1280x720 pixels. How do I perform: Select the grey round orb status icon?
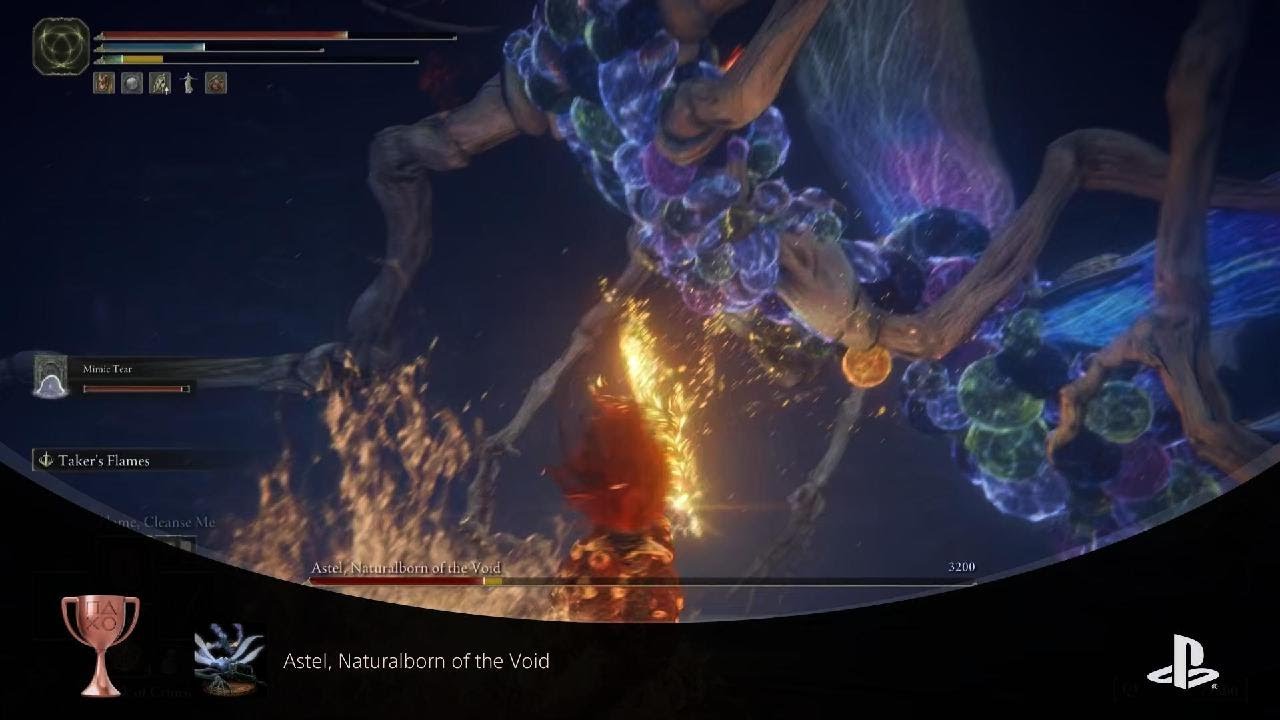(132, 83)
